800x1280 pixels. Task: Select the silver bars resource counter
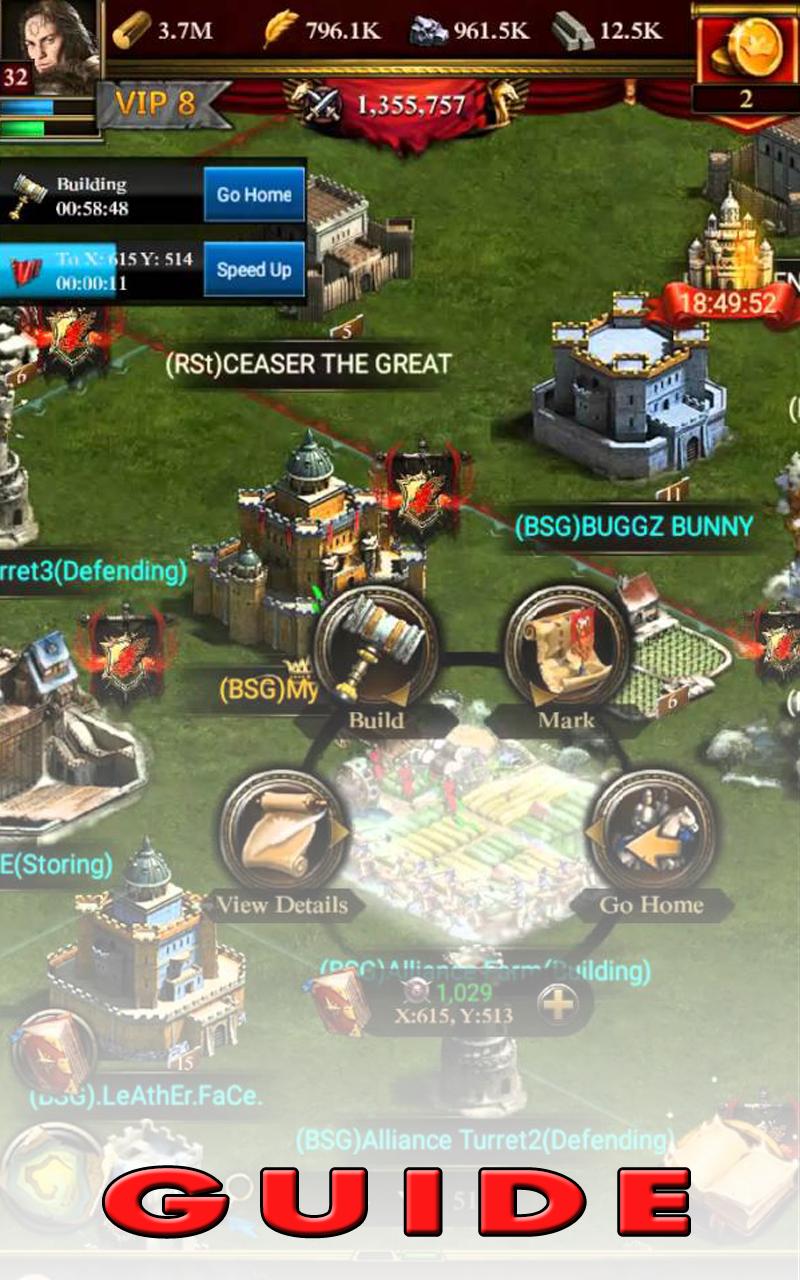[608, 31]
